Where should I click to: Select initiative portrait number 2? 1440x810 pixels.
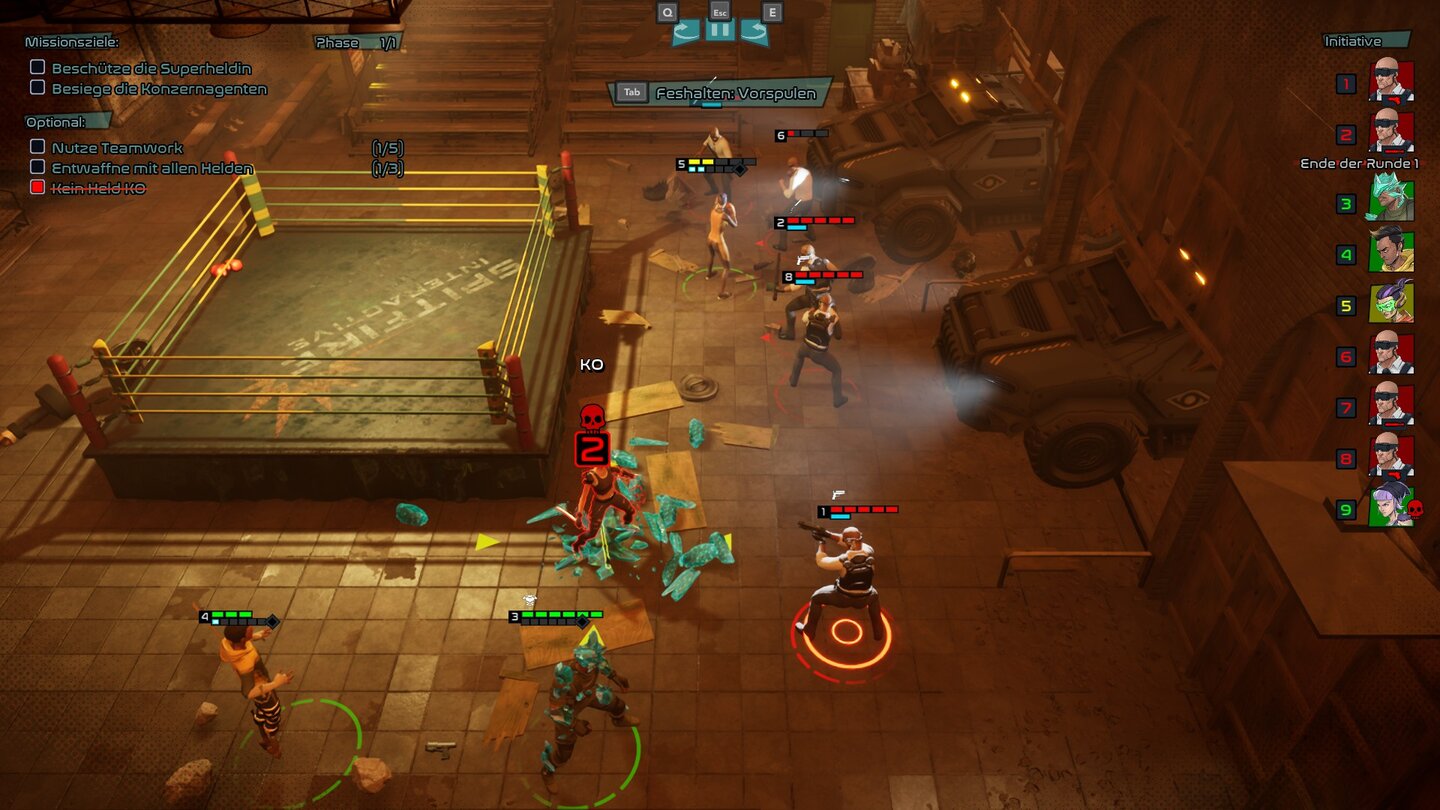point(1391,132)
